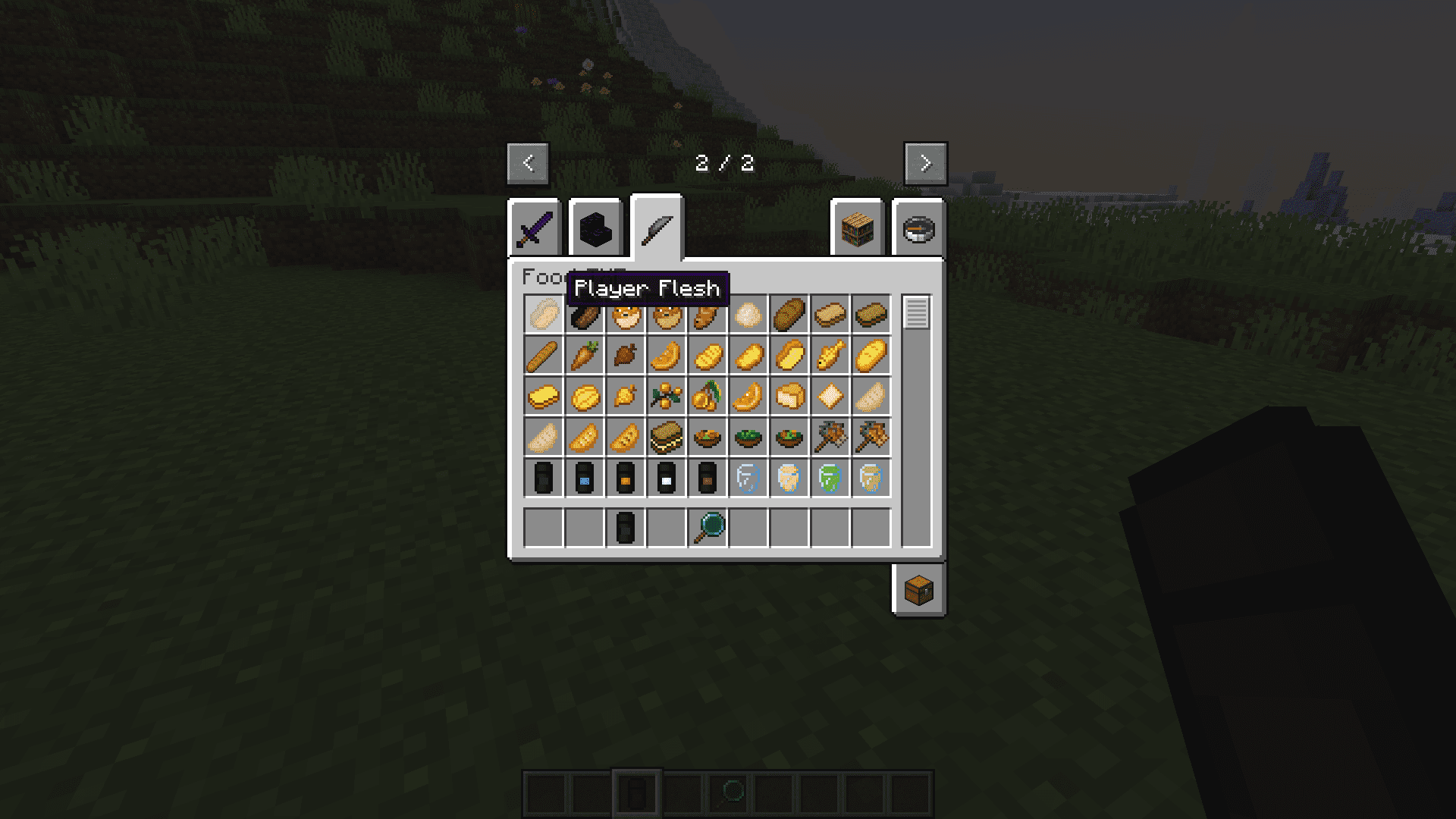1456x819 pixels.
Task: Select the cleaver knife food tab
Action: tap(657, 228)
